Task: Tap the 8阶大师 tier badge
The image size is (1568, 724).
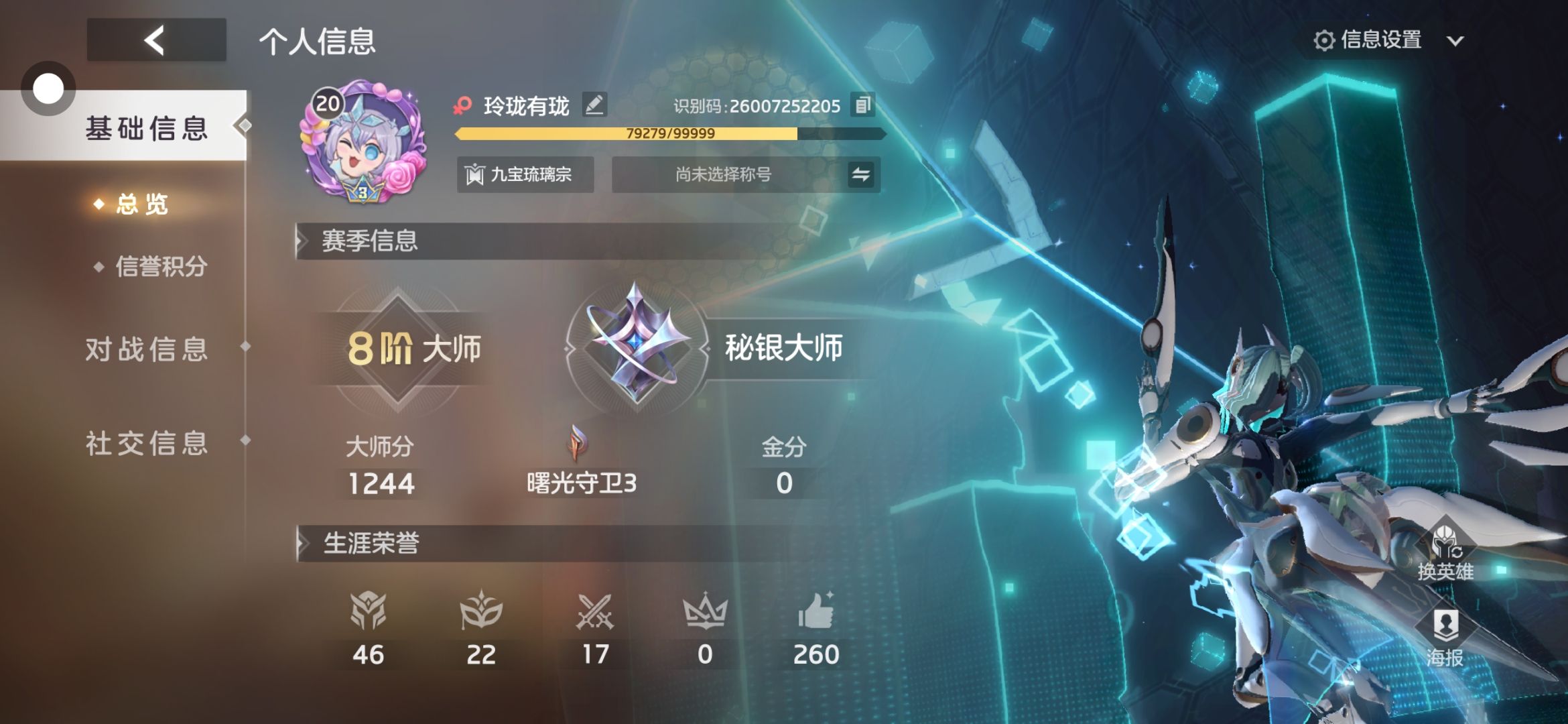Action: pos(398,349)
